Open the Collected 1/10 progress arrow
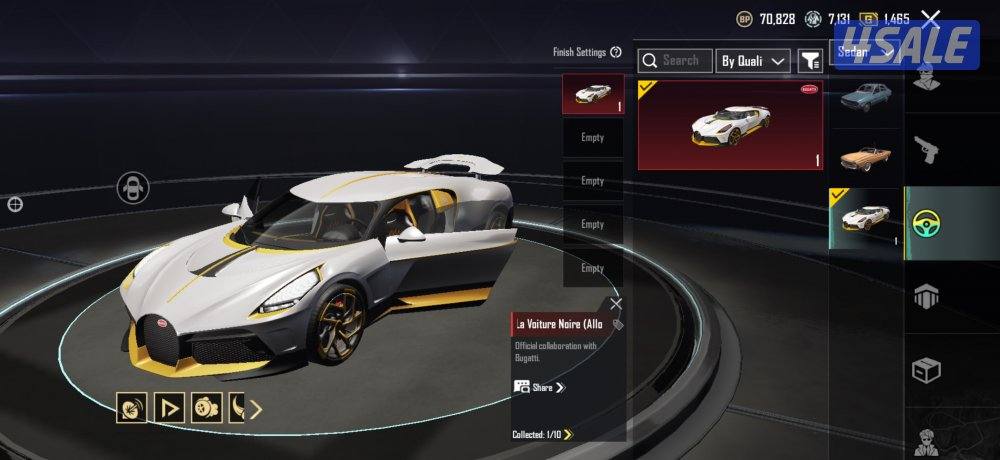This screenshot has height=460, width=1000. click(568, 434)
